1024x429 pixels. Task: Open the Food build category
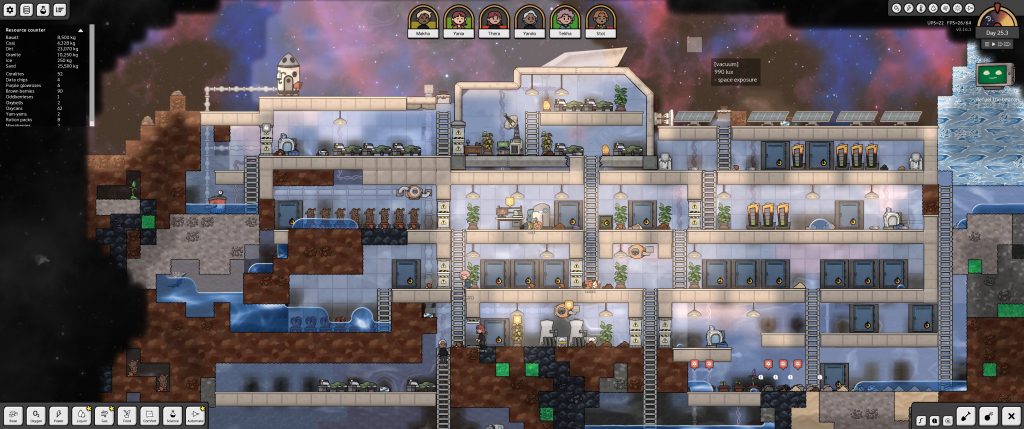(128, 415)
